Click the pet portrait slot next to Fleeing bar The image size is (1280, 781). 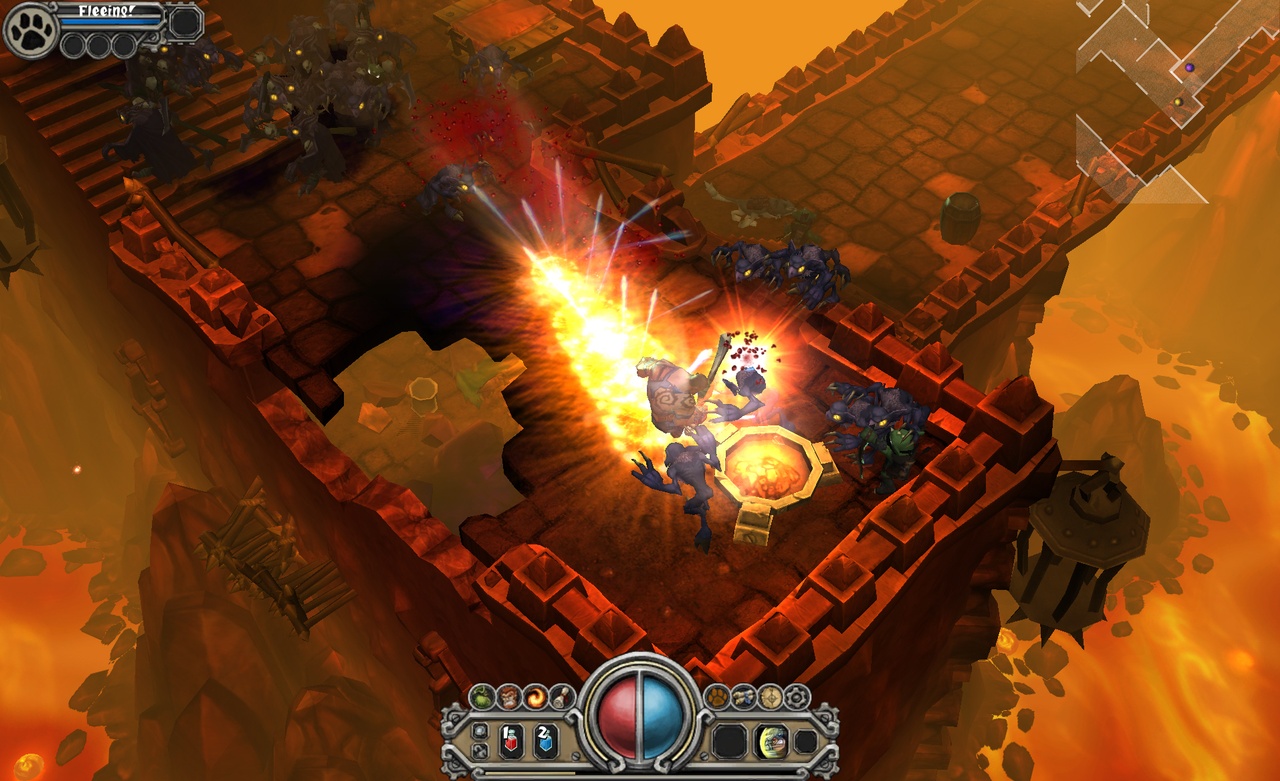coord(183,21)
